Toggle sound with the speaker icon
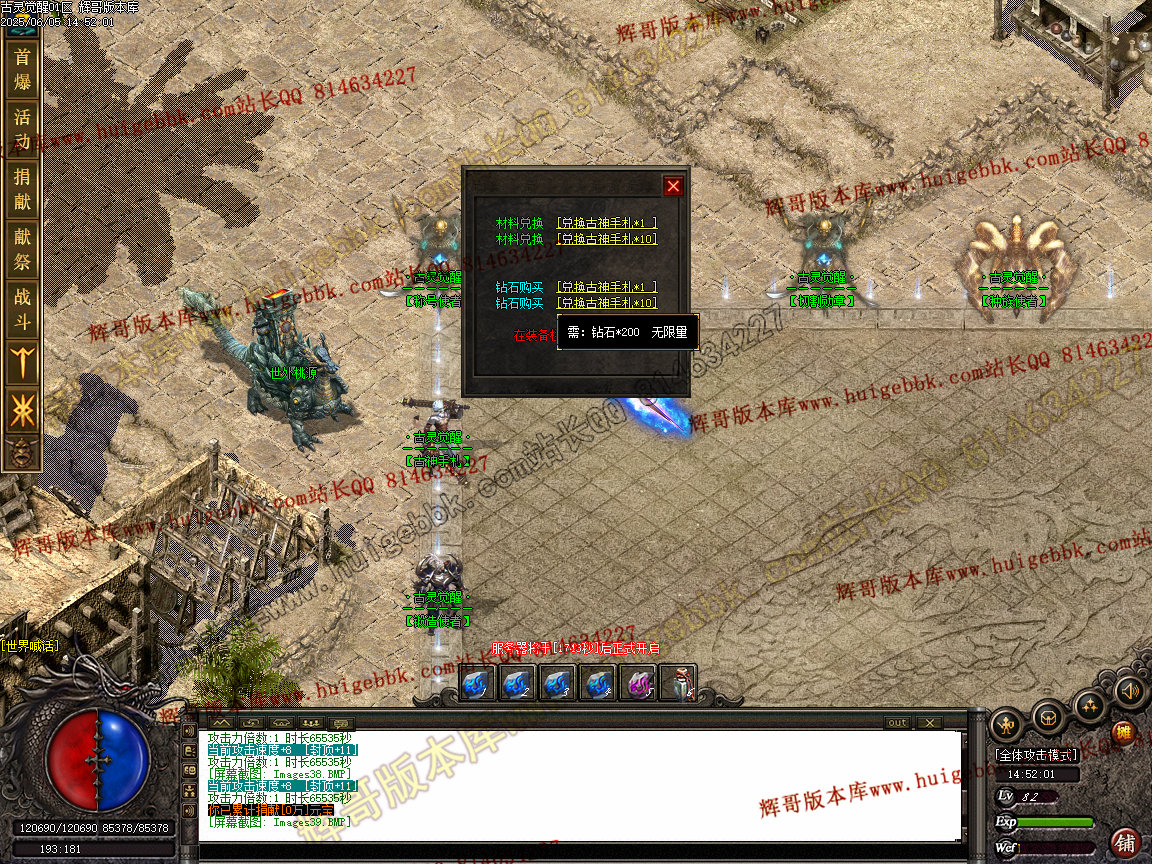 (x=1130, y=690)
